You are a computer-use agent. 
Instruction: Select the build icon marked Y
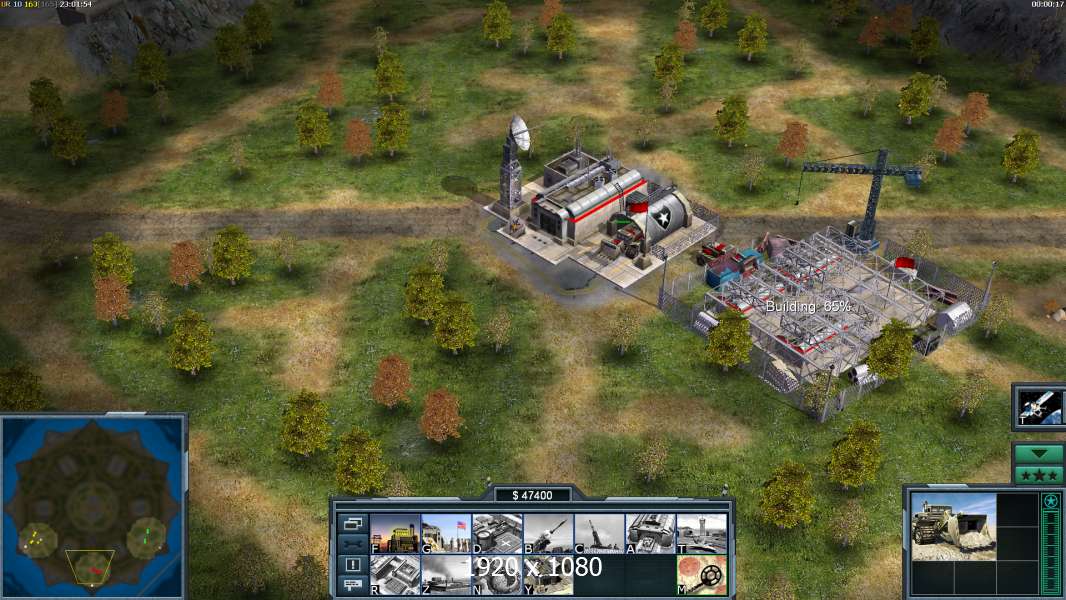pos(548,575)
